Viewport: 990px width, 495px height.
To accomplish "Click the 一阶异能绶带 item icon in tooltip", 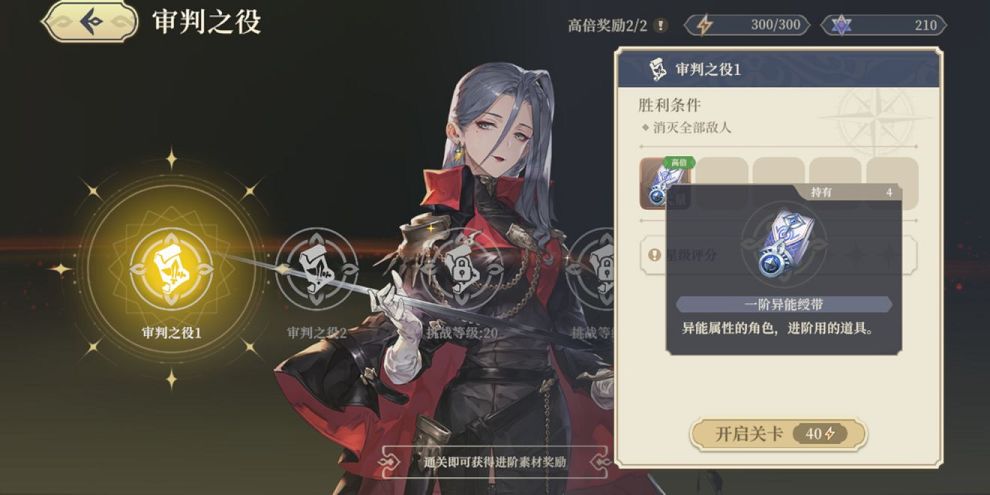I will 784,245.
